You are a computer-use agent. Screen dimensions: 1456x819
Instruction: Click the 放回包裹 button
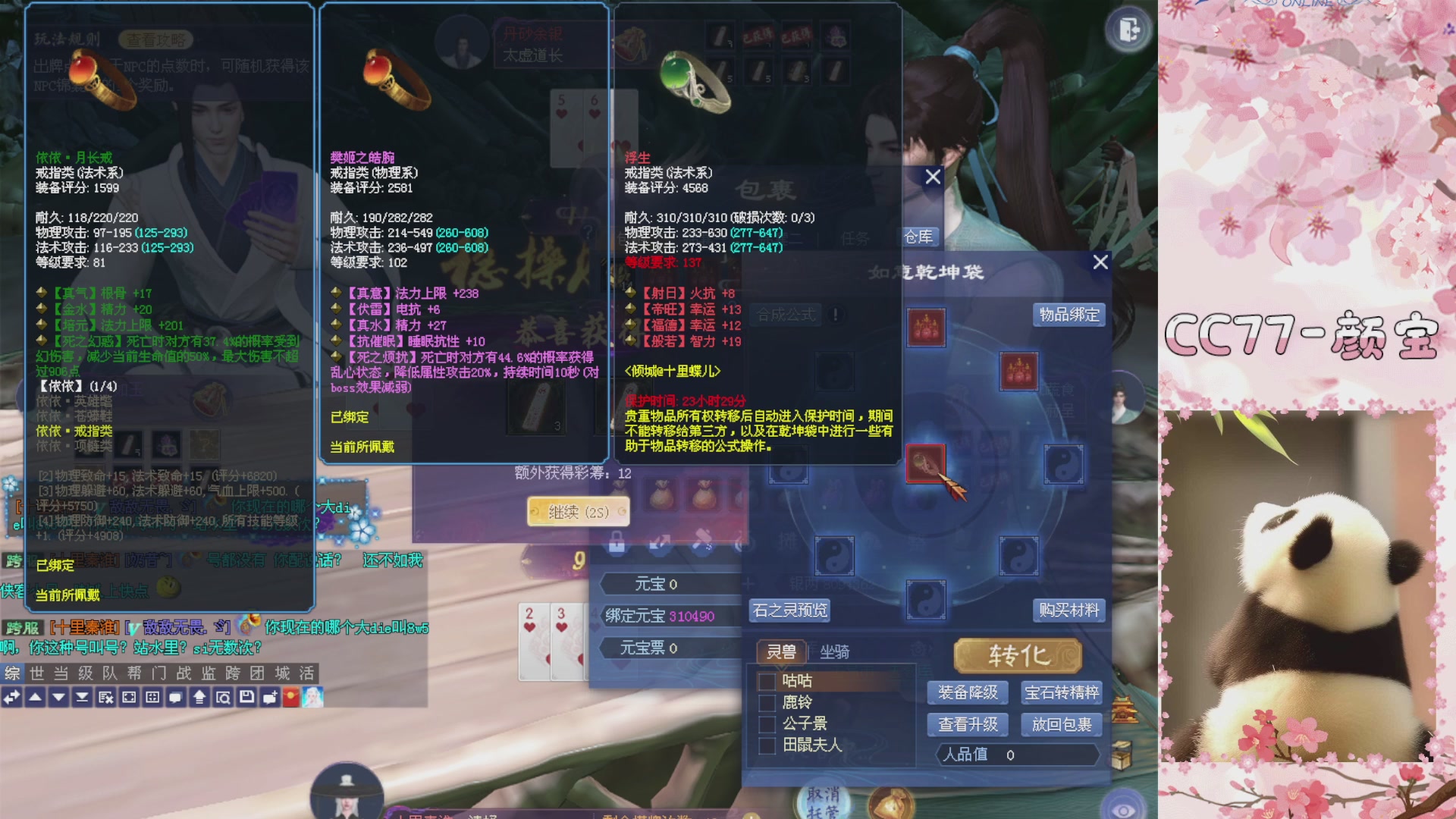1061,725
